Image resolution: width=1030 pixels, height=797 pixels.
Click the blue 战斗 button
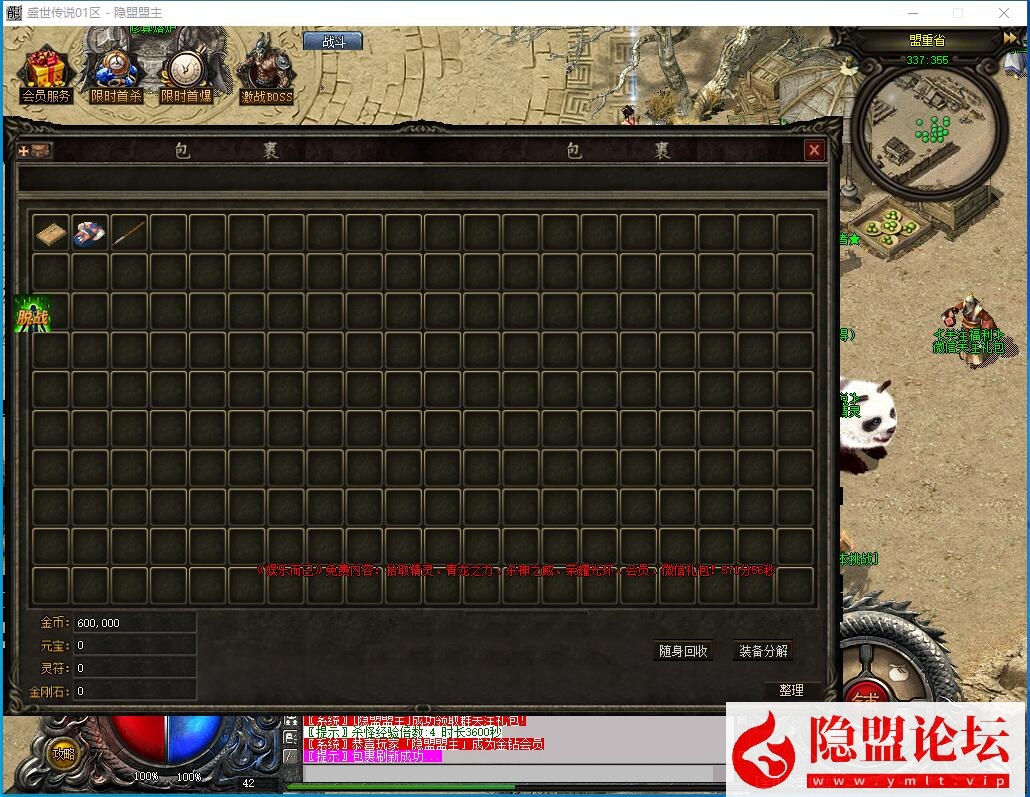click(332, 41)
